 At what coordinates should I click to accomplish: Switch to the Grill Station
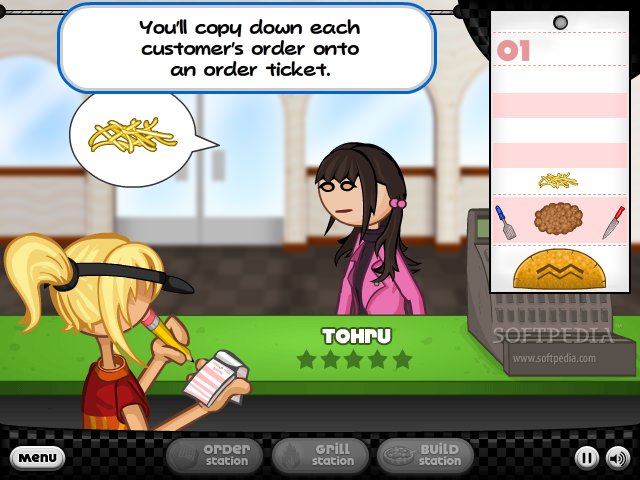click(320, 456)
